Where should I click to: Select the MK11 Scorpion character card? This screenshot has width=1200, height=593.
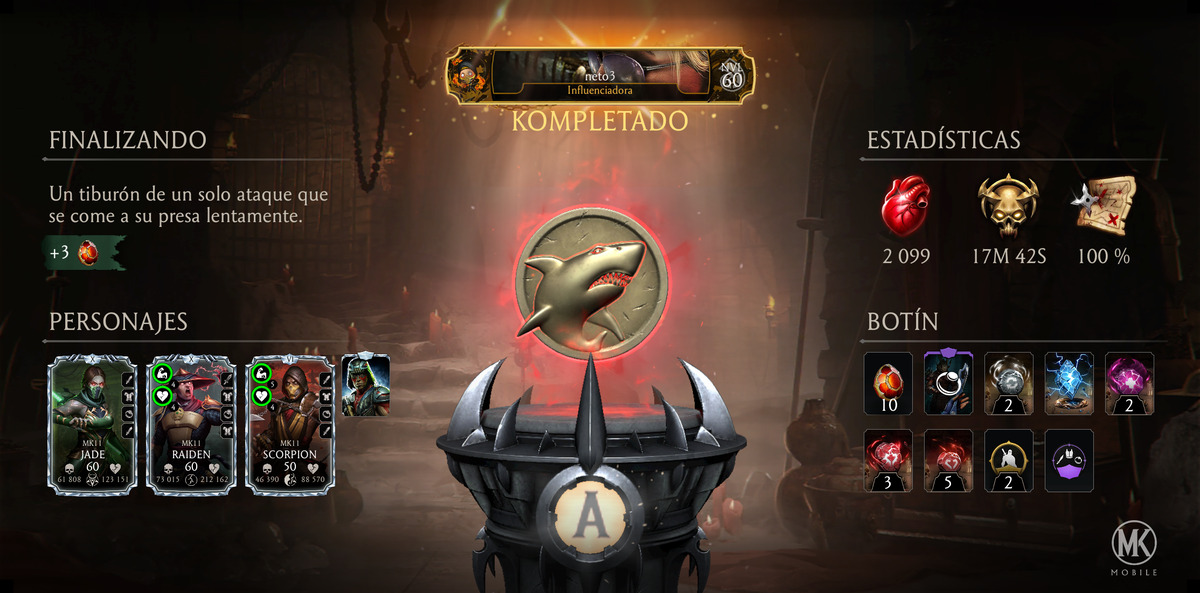pos(289,424)
